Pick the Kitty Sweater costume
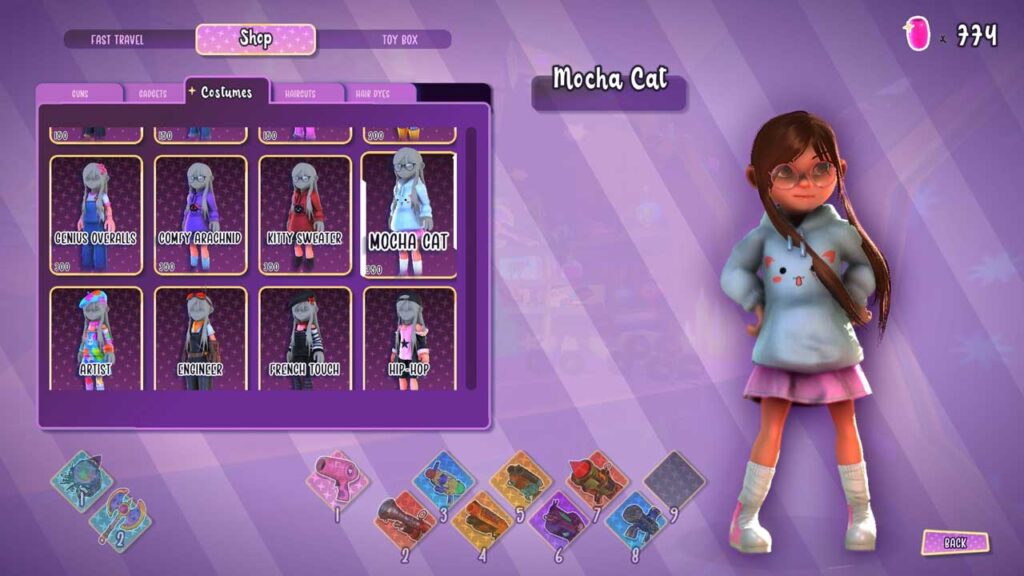Viewport: 1024px width, 576px height. pyautogui.click(x=305, y=215)
